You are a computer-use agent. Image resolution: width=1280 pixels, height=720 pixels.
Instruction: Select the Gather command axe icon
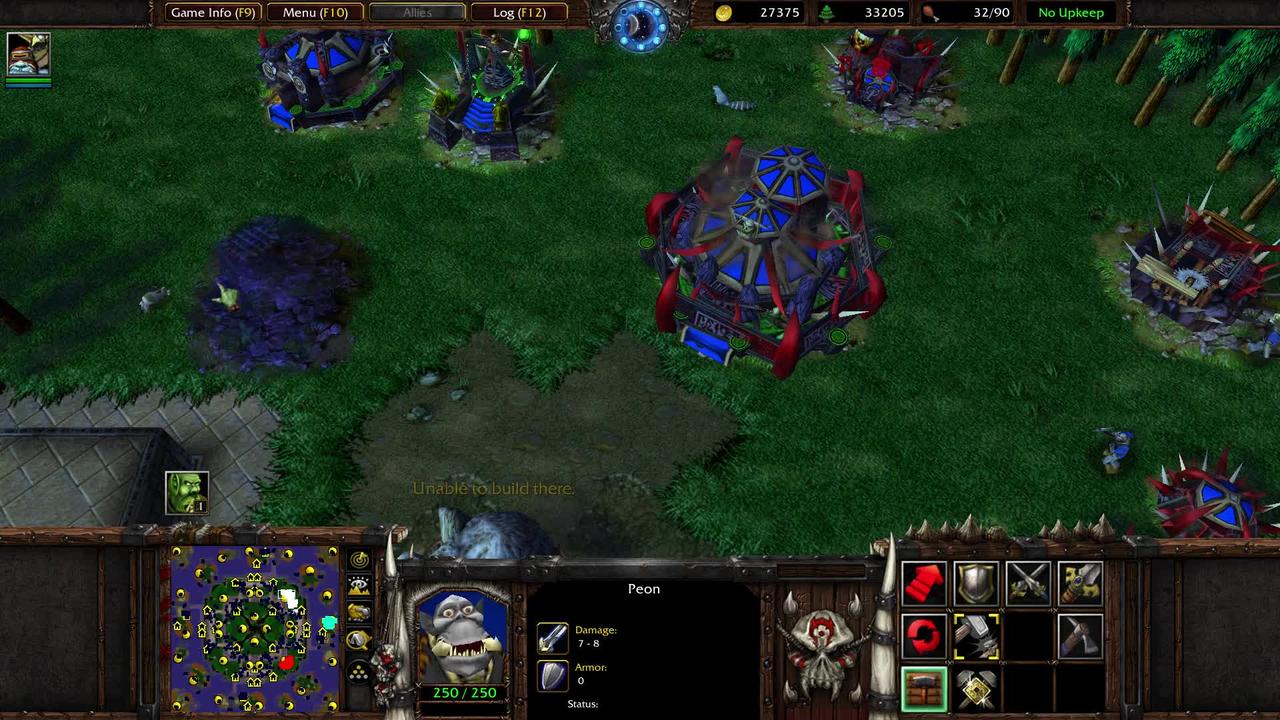pos(1081,637)
